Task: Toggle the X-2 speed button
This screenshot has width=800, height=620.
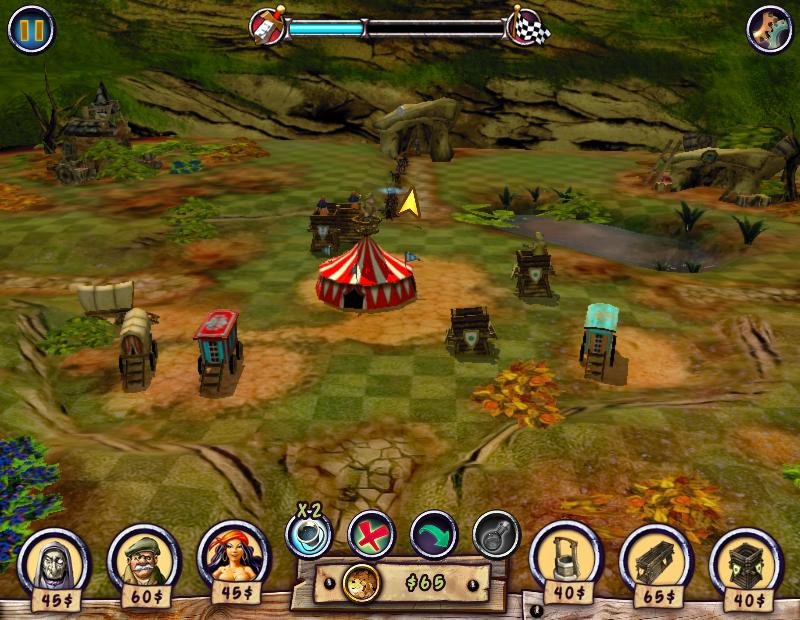Action: (308, 535)
